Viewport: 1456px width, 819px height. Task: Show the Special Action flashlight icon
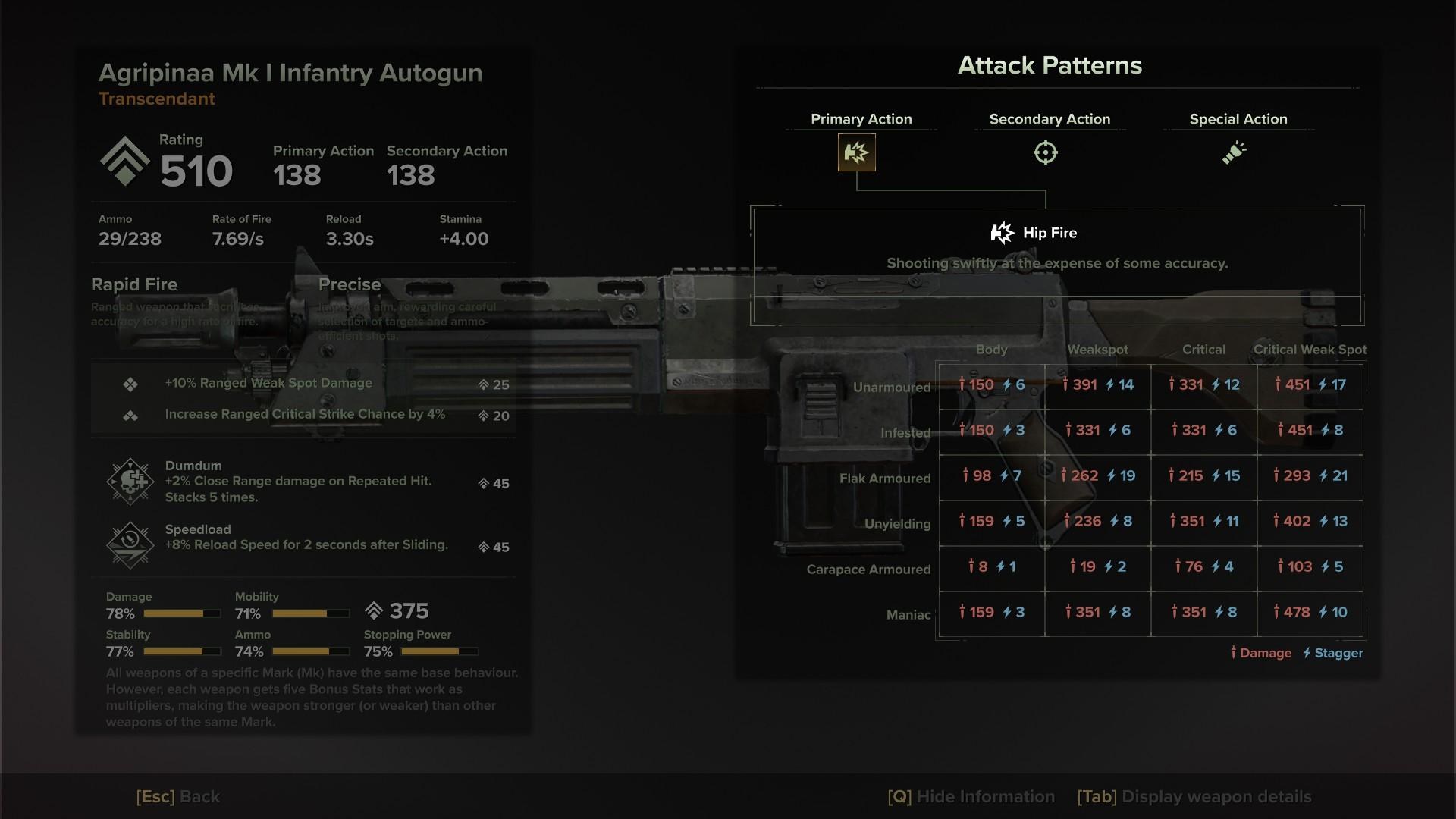[1234, 152]
